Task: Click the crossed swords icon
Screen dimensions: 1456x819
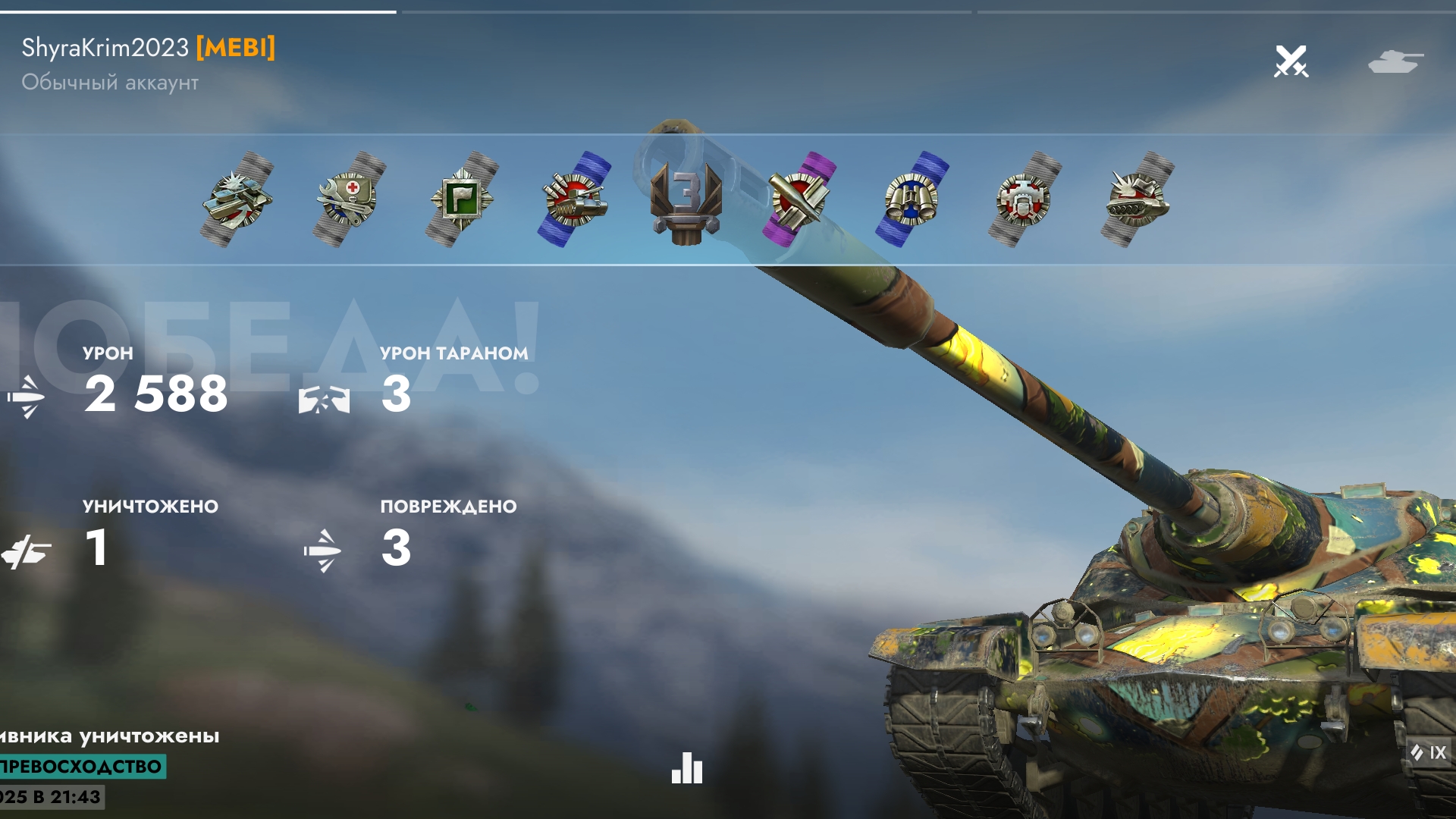Action: click(x=1291, y=61)
